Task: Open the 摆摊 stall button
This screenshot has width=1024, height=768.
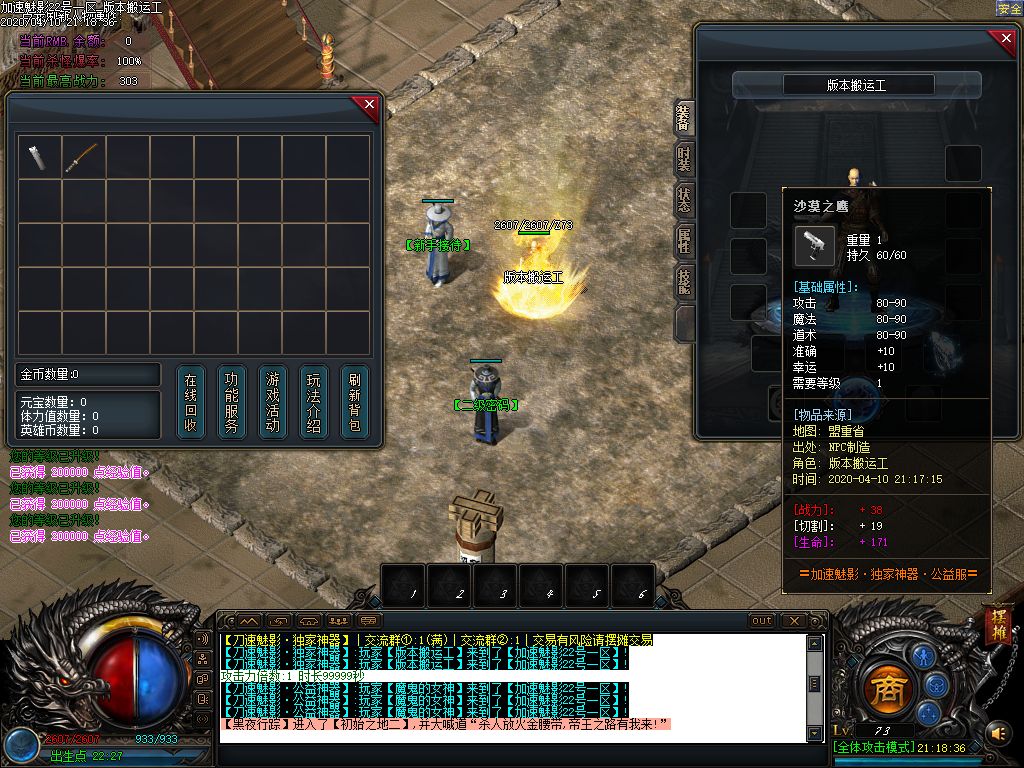Action: coord(998,625)
